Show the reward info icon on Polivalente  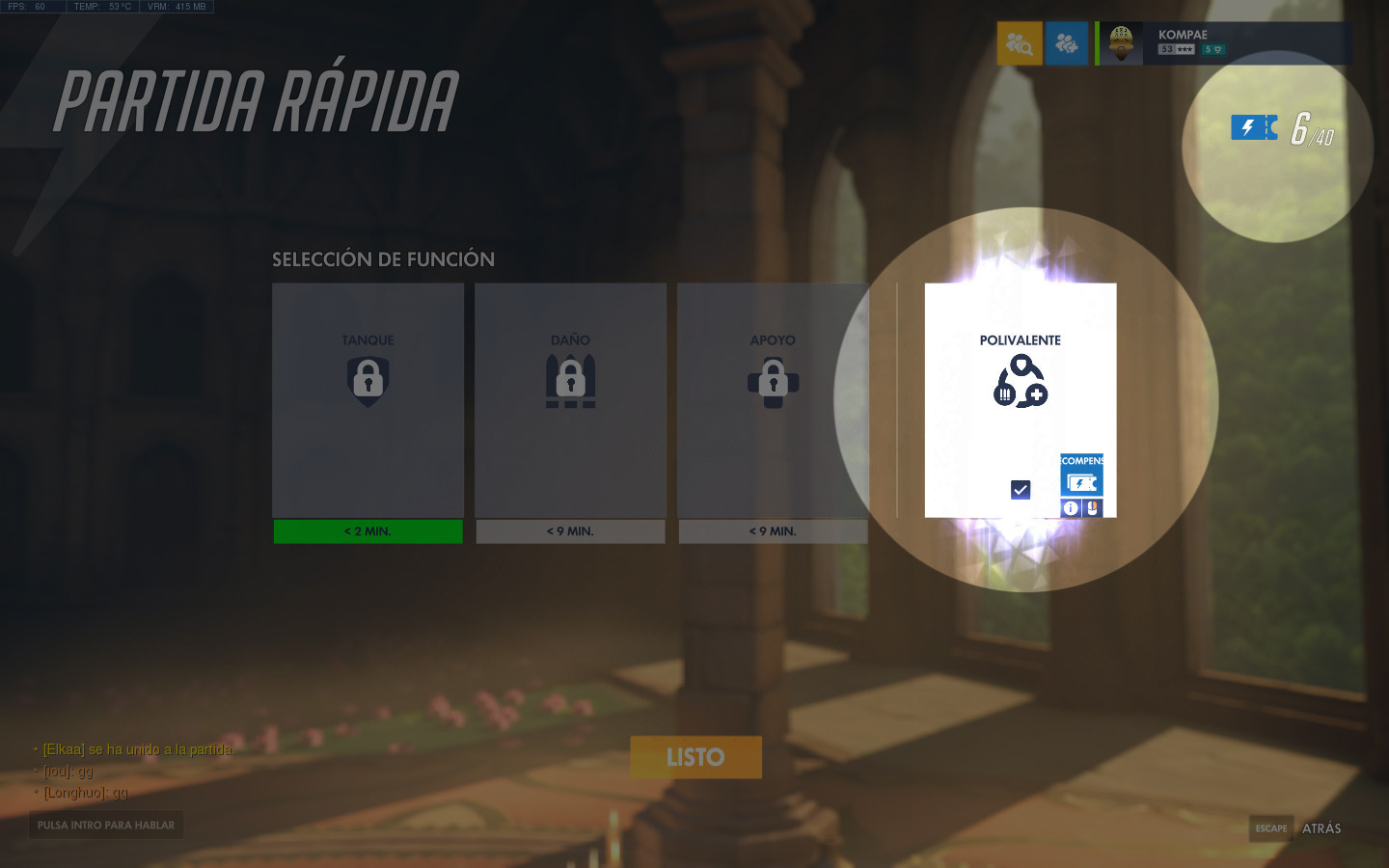pos(1071,508)
